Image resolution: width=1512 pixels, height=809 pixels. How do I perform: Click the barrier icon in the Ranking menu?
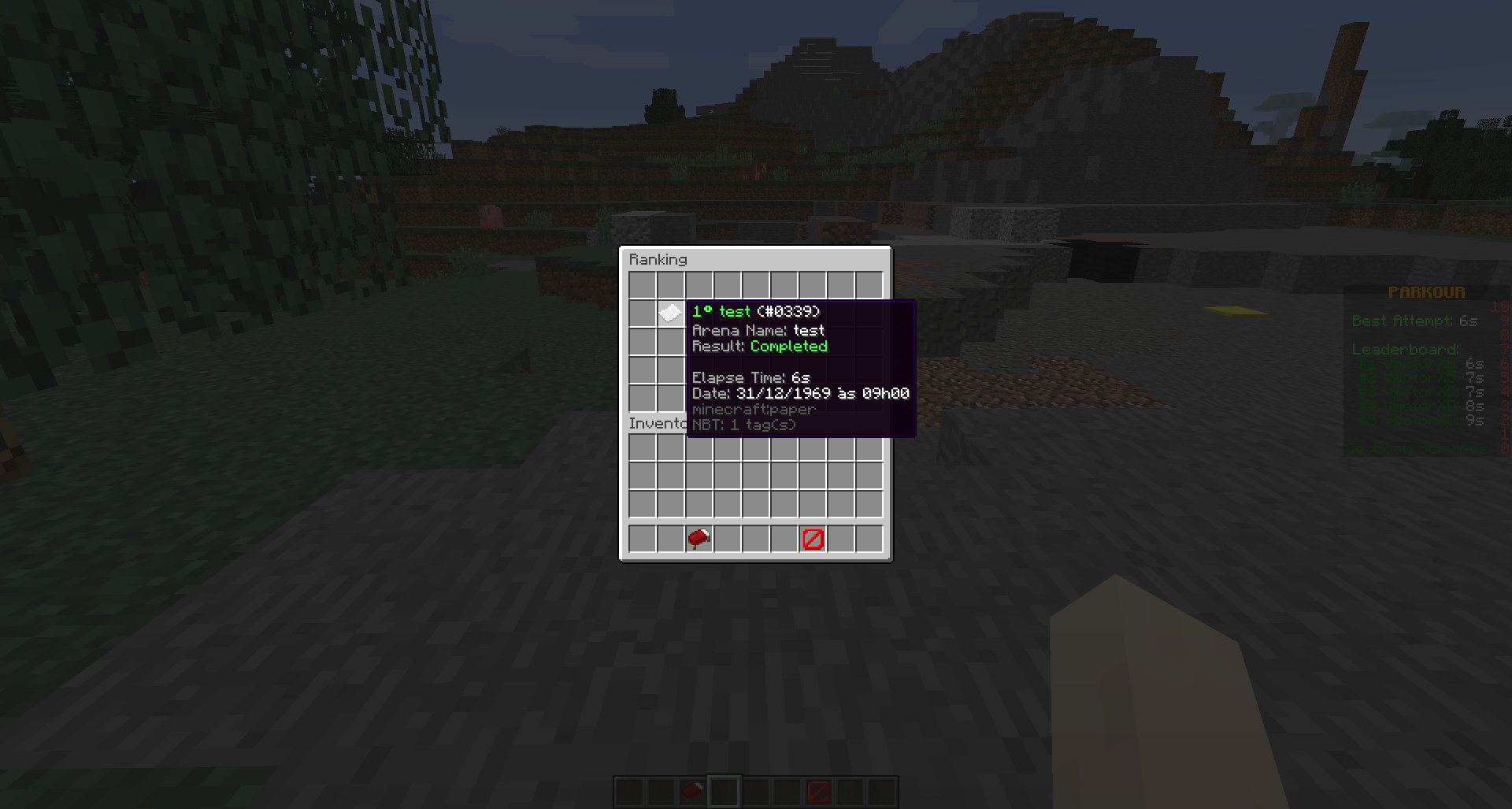tap(813, 539)
